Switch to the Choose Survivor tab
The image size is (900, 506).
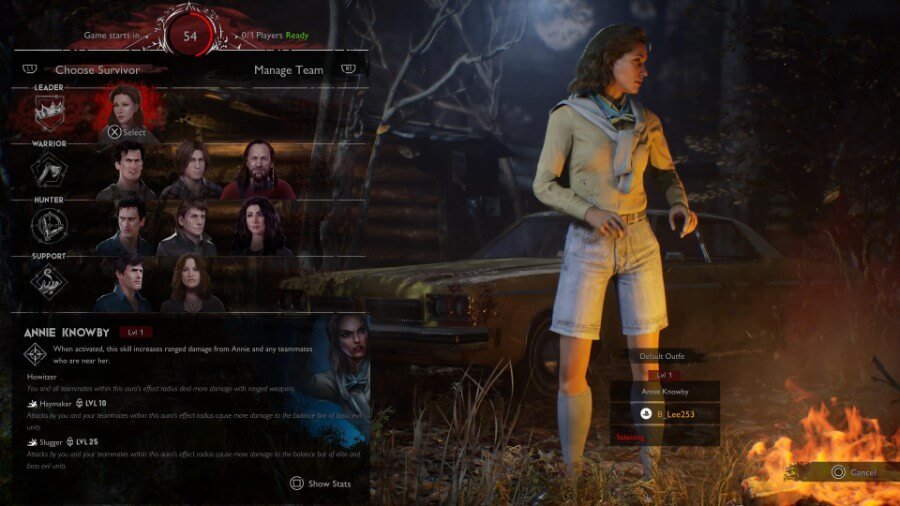click(97, 70)
